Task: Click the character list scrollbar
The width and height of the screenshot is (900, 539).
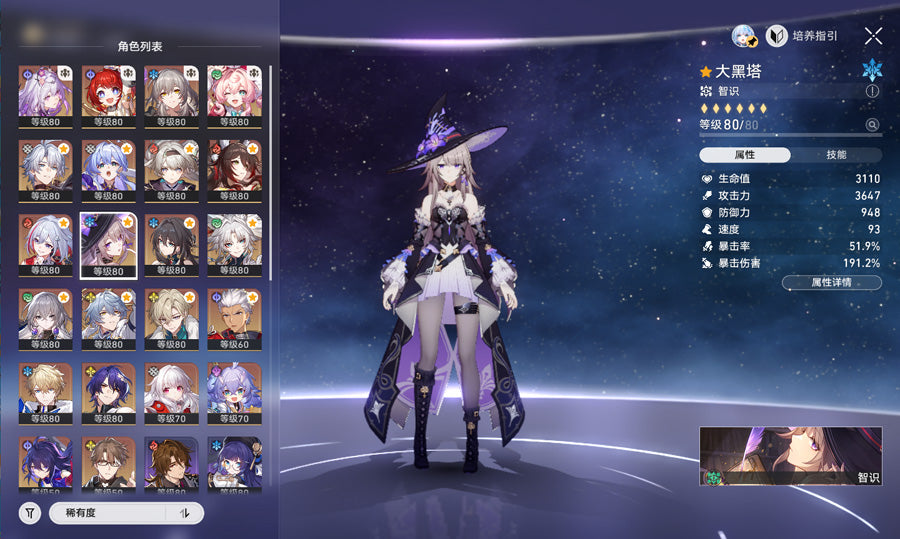Action: [269, 172]
